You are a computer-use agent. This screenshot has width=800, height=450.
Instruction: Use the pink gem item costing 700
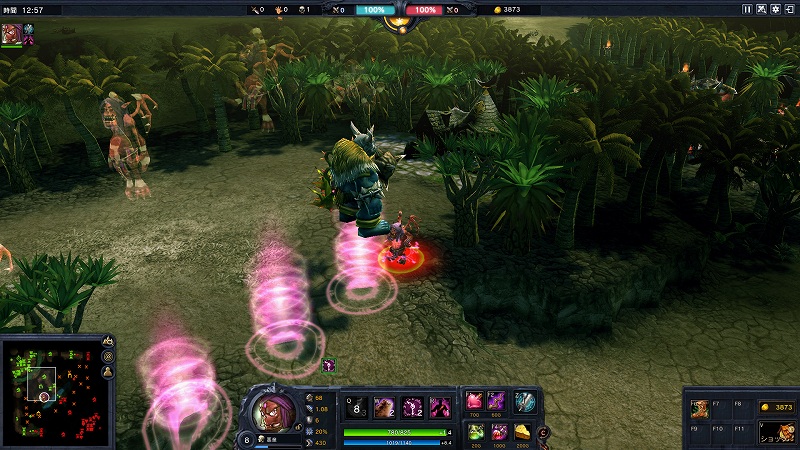[x=474, y=401]
